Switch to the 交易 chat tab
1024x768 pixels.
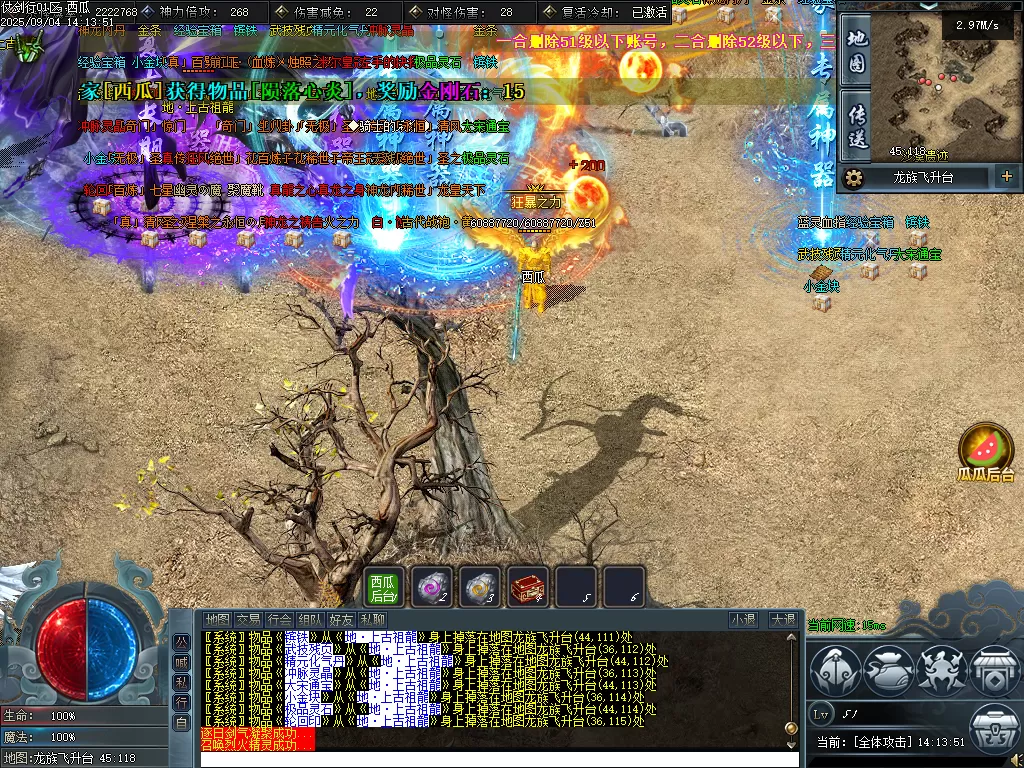(249, 620)
